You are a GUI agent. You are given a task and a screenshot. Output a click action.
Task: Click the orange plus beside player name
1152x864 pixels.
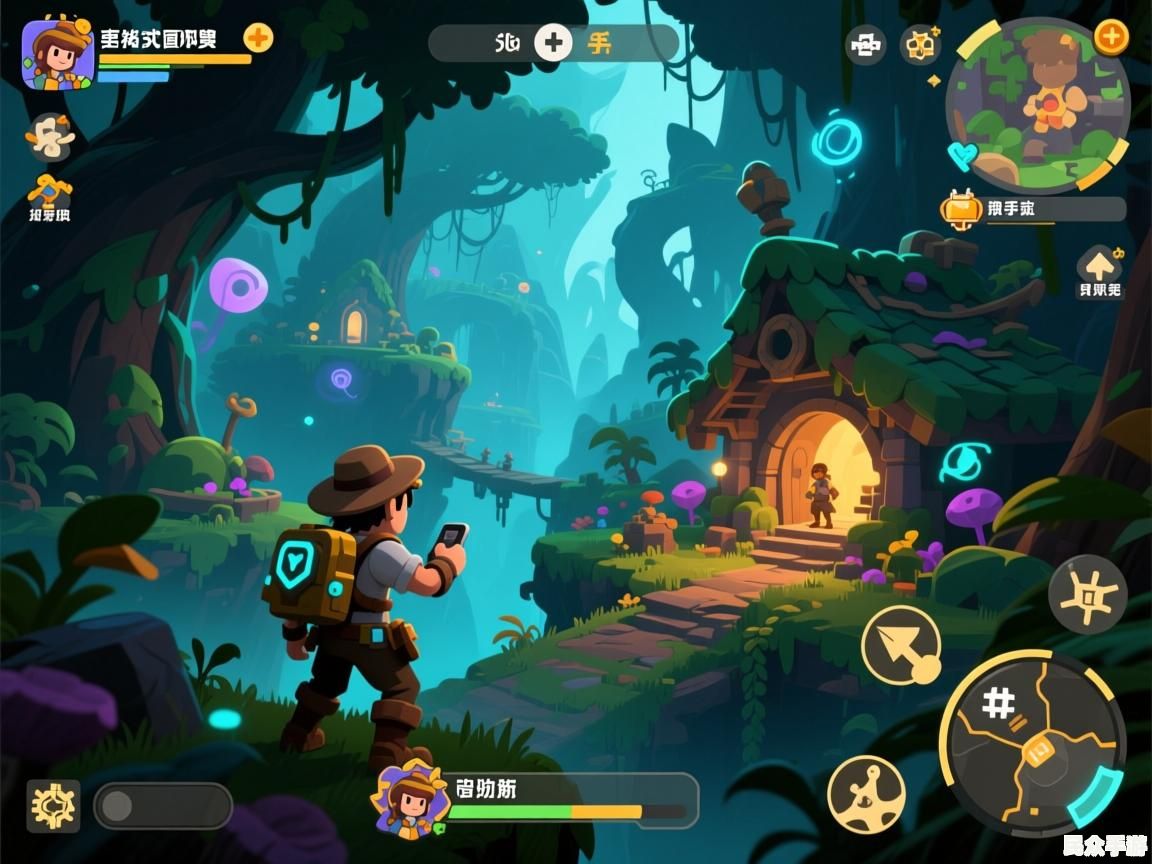(x=258, y=38)
